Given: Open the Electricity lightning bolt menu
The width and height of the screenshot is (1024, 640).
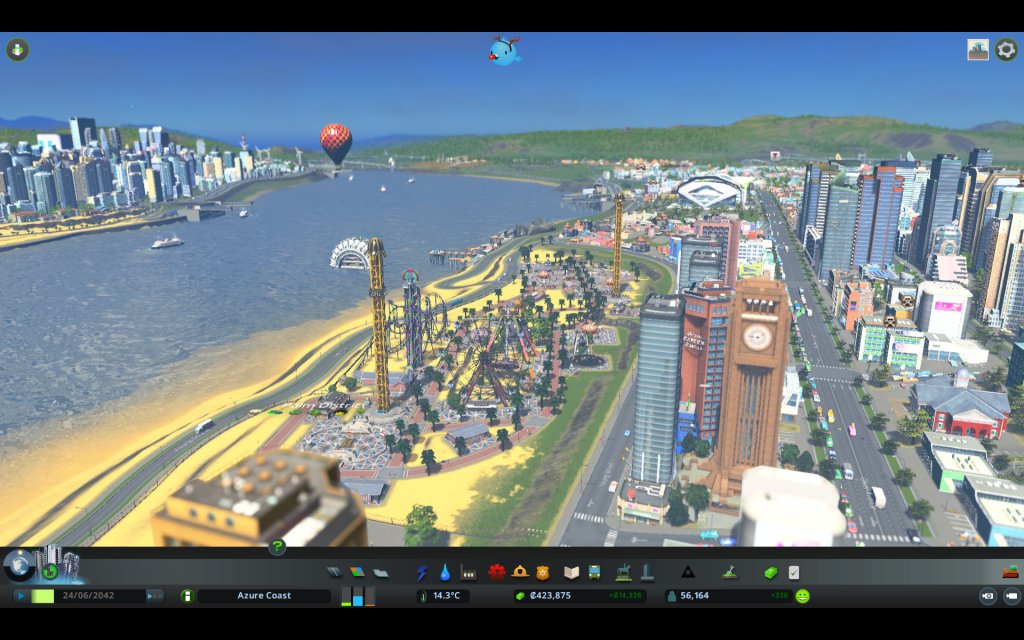Looking at the screenshot, I should pos(422,573).
